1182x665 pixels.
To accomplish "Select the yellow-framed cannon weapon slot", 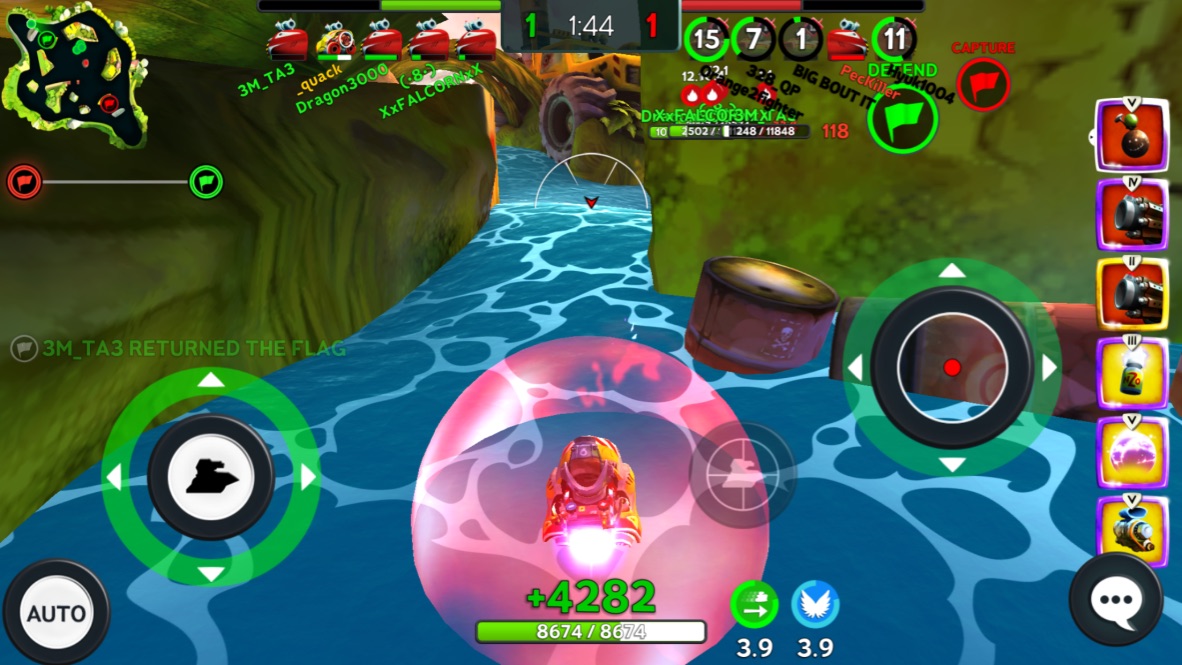I will click(x=1132, y=294).
